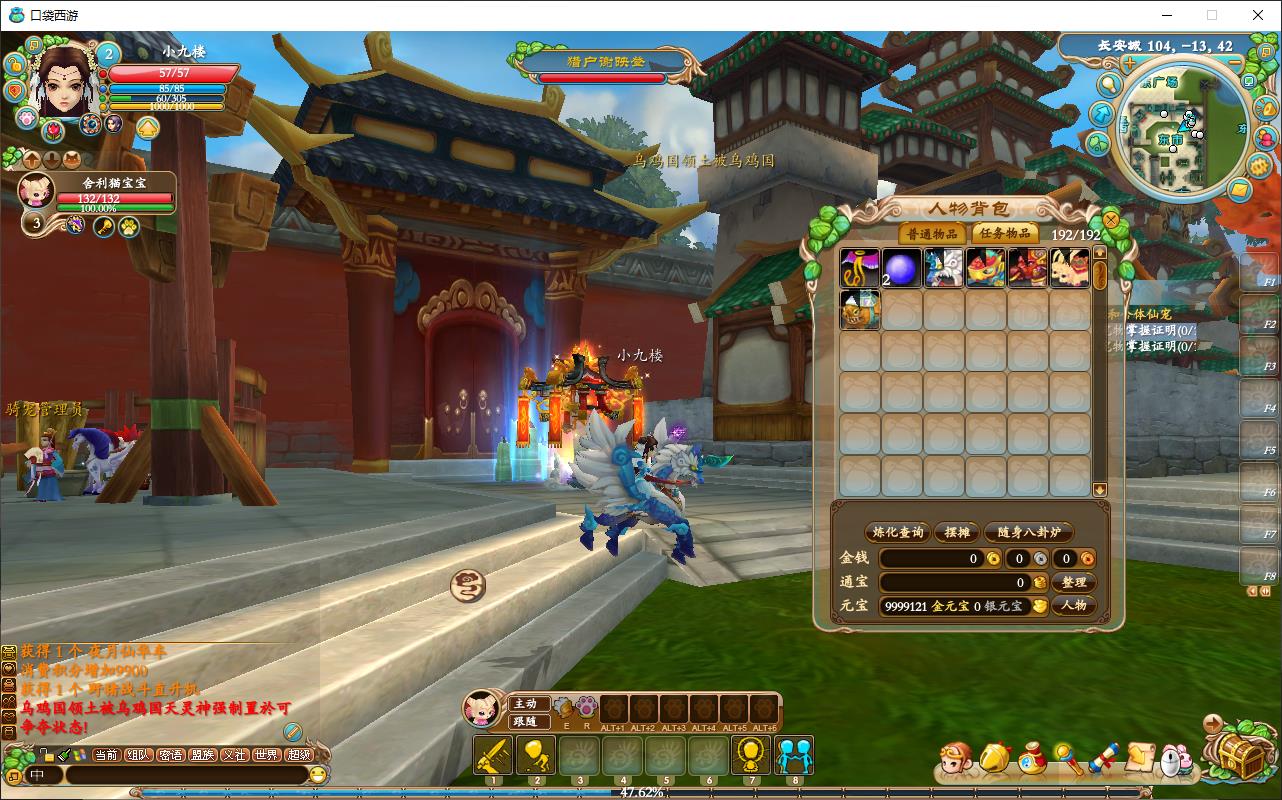The width and height of the screenshot is (1282, 800).
Task: Open the mail envelope icon near minimap
Action: [x=1238, y=189]
